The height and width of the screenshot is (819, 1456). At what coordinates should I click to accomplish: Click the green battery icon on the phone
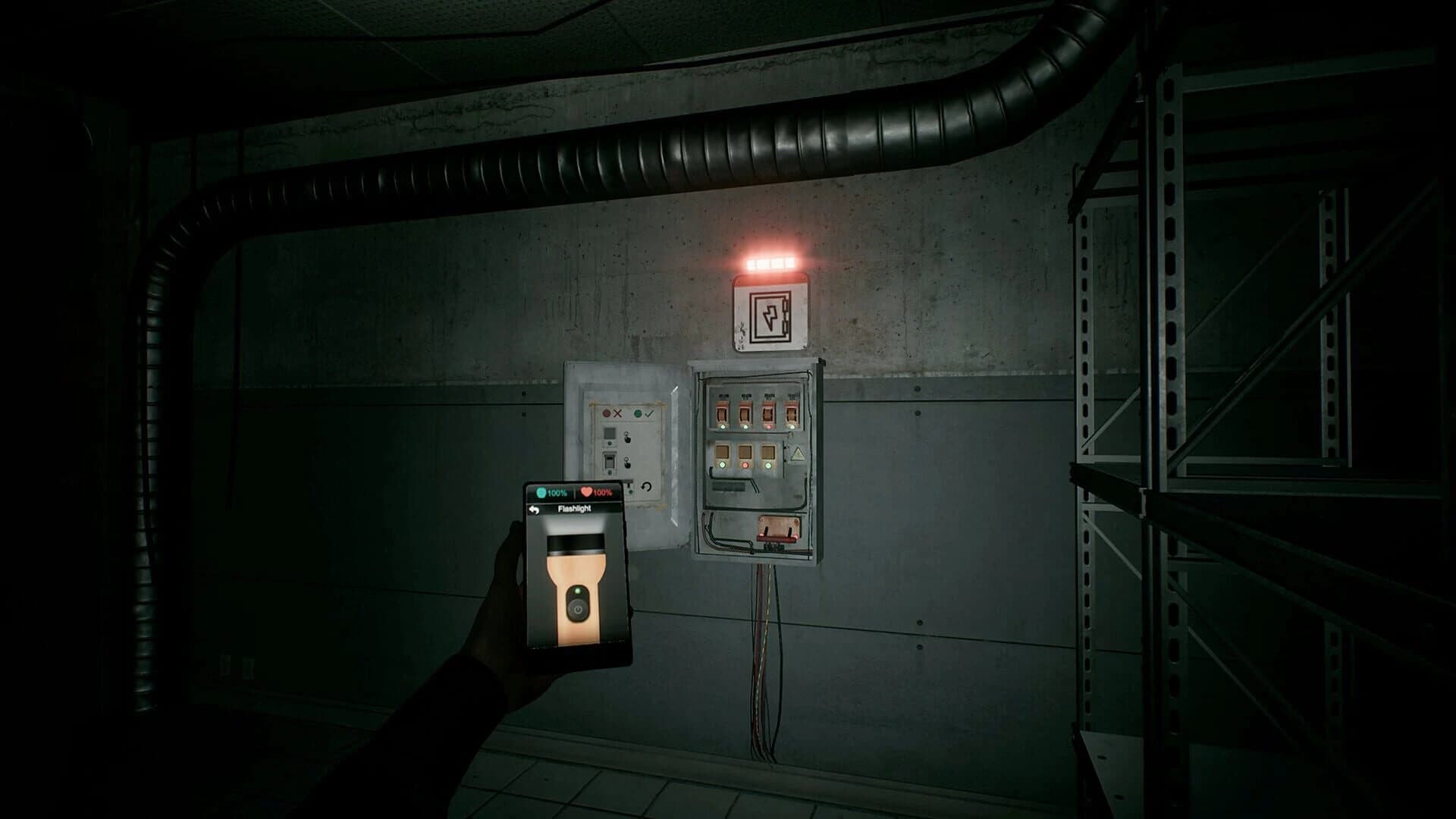click(x=541, y=493)
